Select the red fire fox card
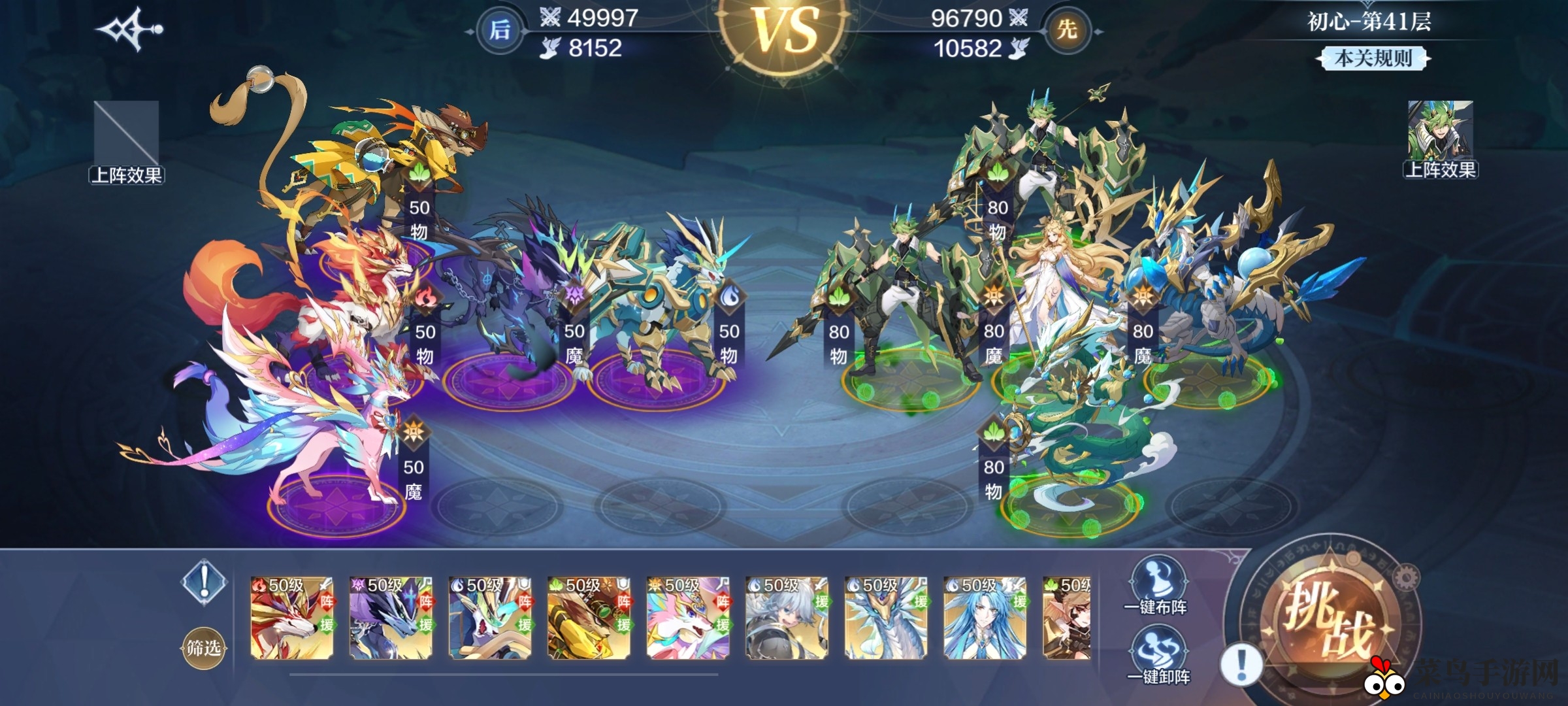Image resolution: width=1568 pixels, height=706 pixels. coord(292,617)
